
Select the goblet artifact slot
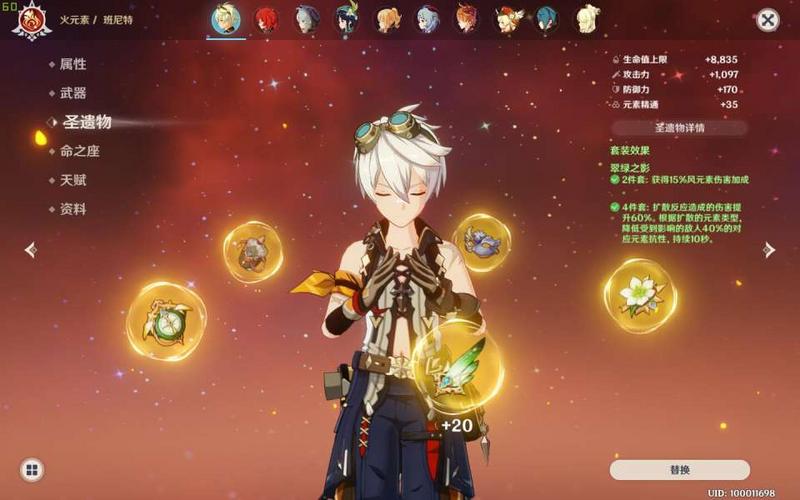pos(252,252)
